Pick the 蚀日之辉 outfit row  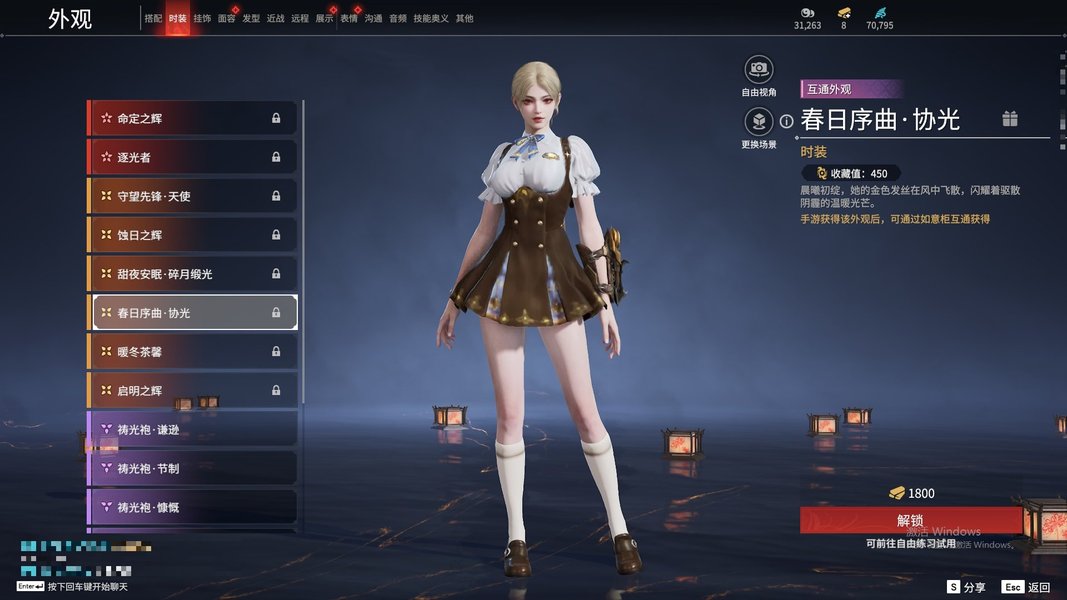coord(194,235)
